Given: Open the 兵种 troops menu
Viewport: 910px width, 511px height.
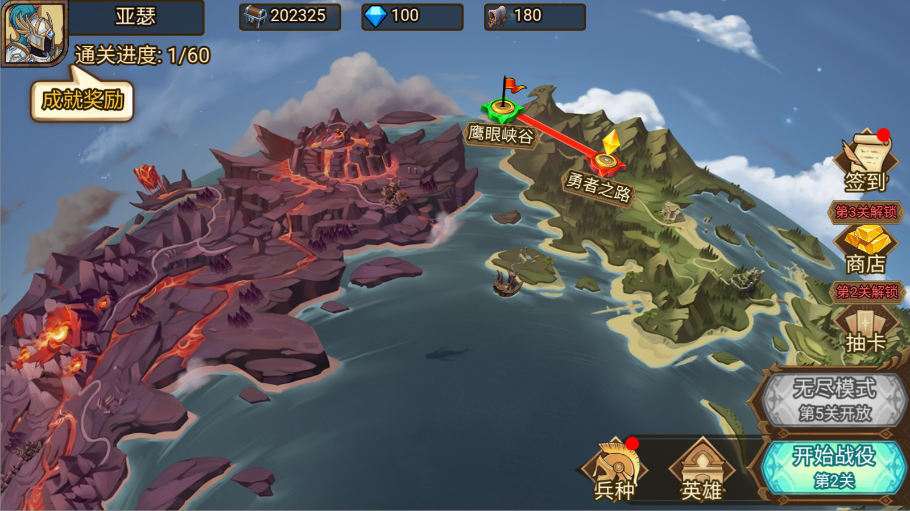Looking at the screenshot, I should pos(614,470).
